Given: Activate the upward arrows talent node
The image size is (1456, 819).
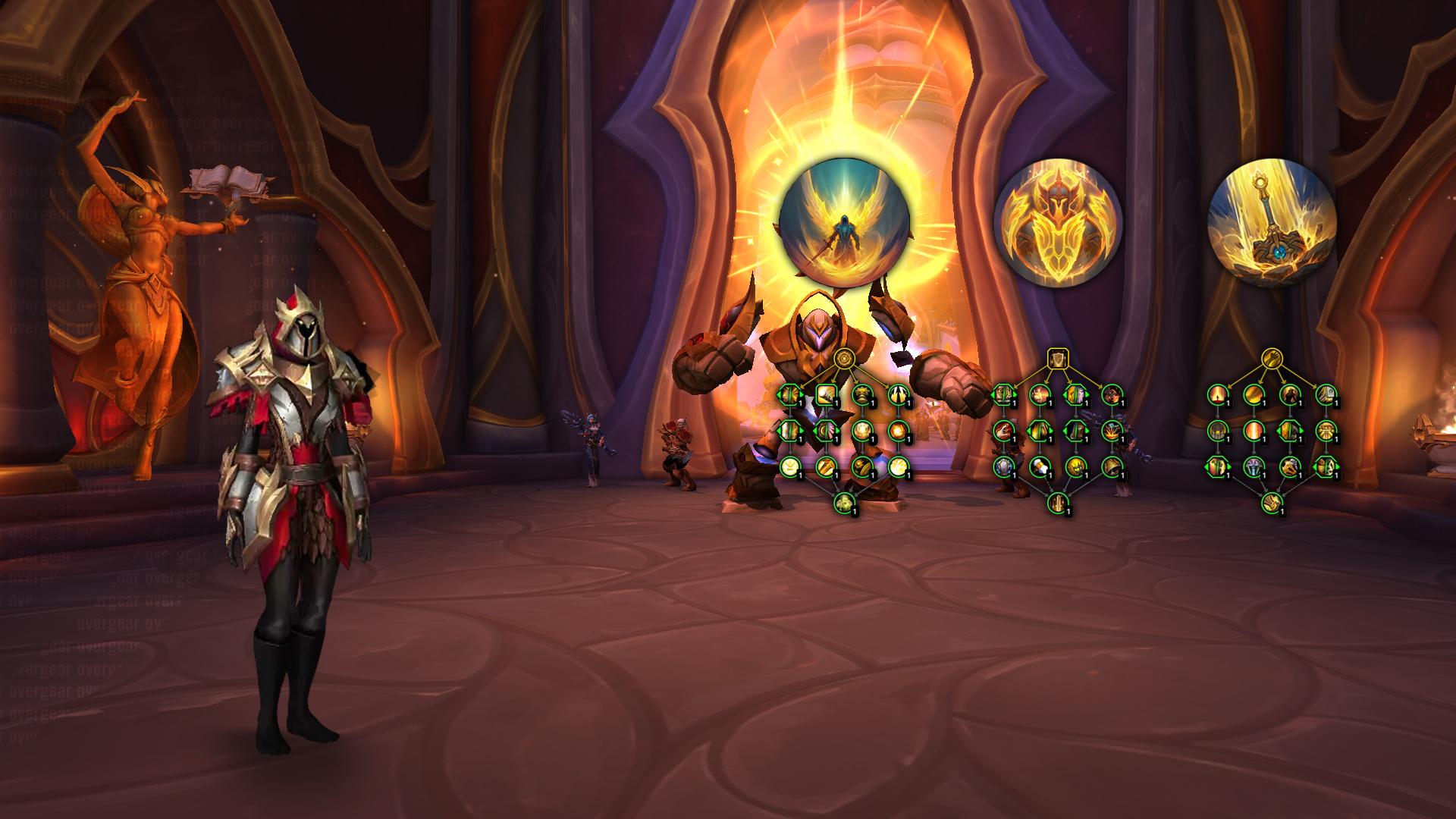Looking at the screenshot, I should point(898,394).
